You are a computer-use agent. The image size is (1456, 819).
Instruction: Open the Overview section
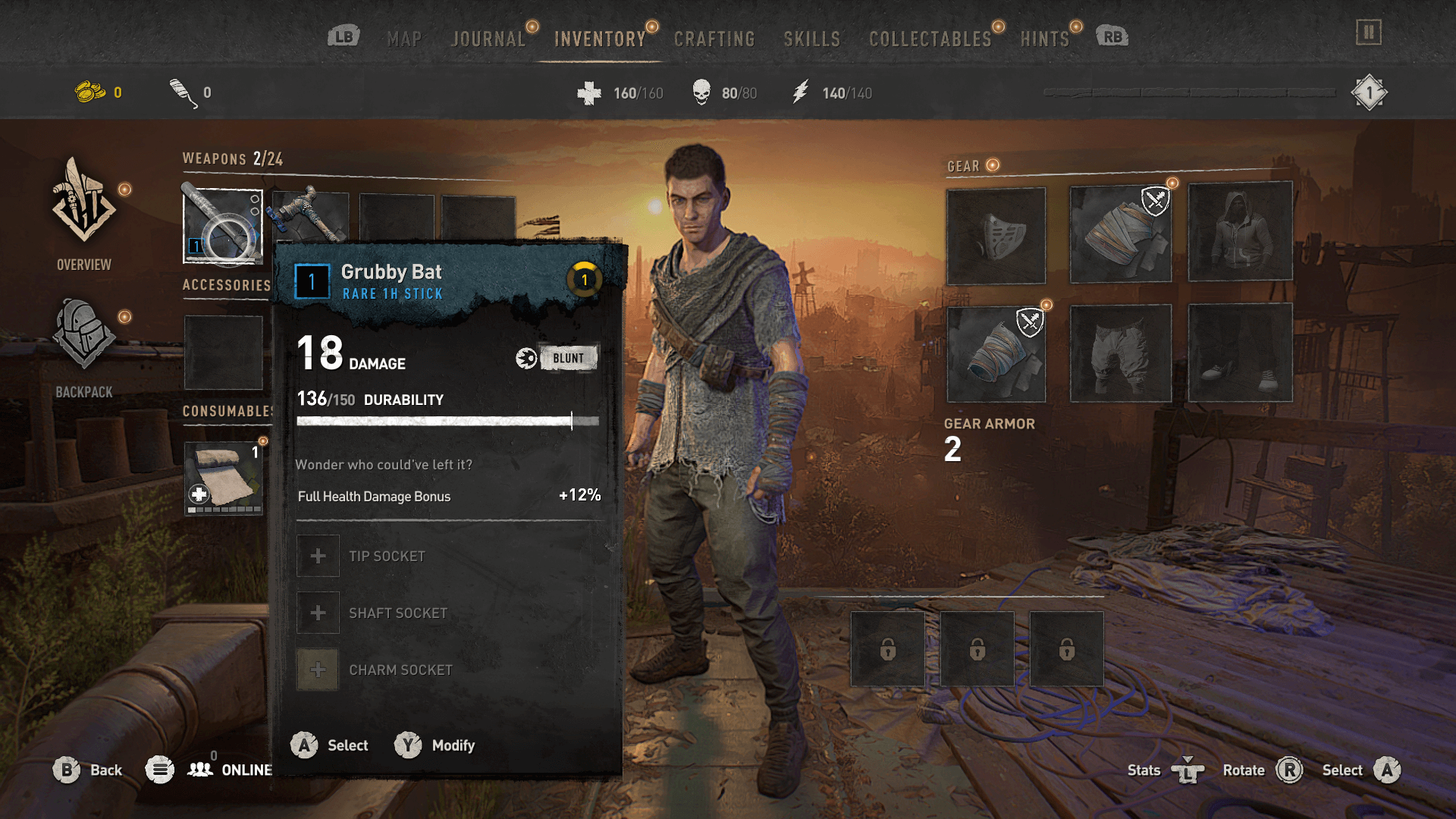pos(83,214)
